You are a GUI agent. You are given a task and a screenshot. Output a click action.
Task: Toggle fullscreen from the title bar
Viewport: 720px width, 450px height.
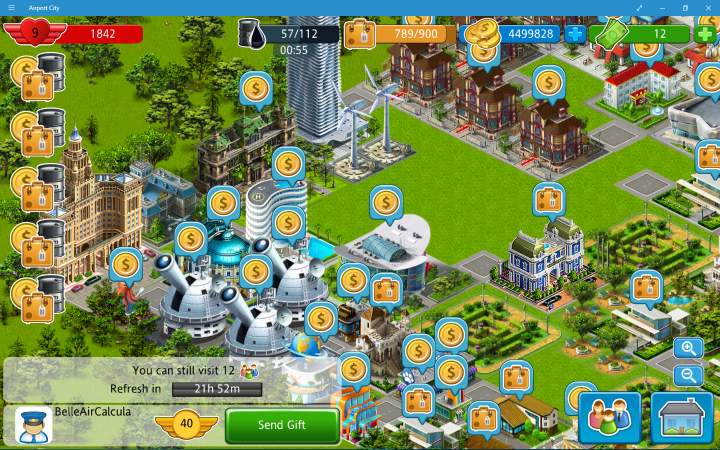640,7
